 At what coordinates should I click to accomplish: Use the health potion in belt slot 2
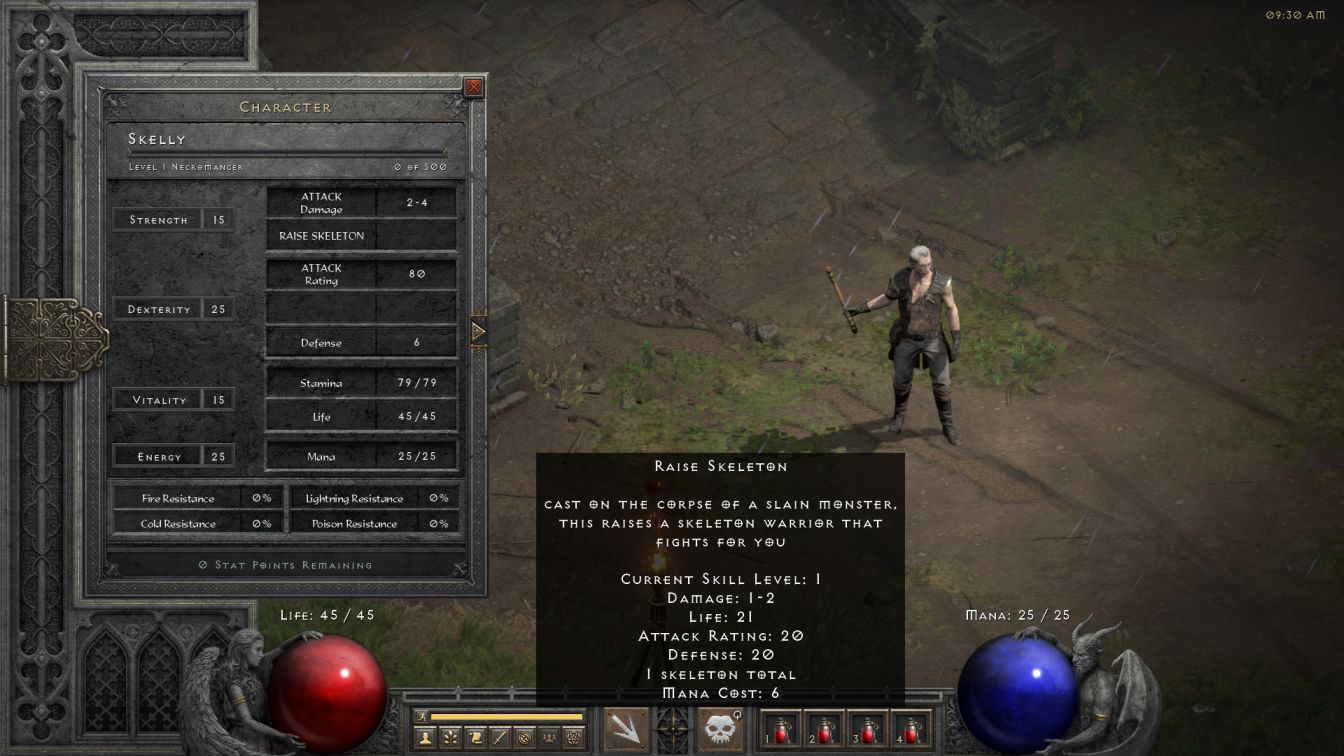point(824,729)
